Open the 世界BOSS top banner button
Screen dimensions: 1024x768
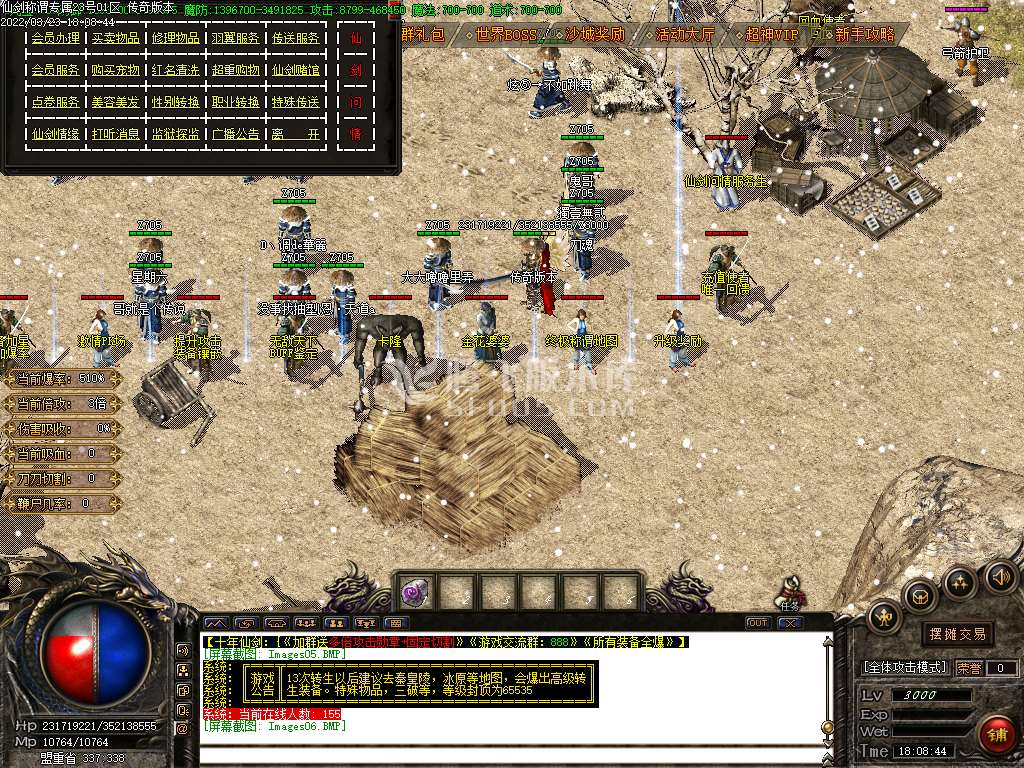click(505, 35)
